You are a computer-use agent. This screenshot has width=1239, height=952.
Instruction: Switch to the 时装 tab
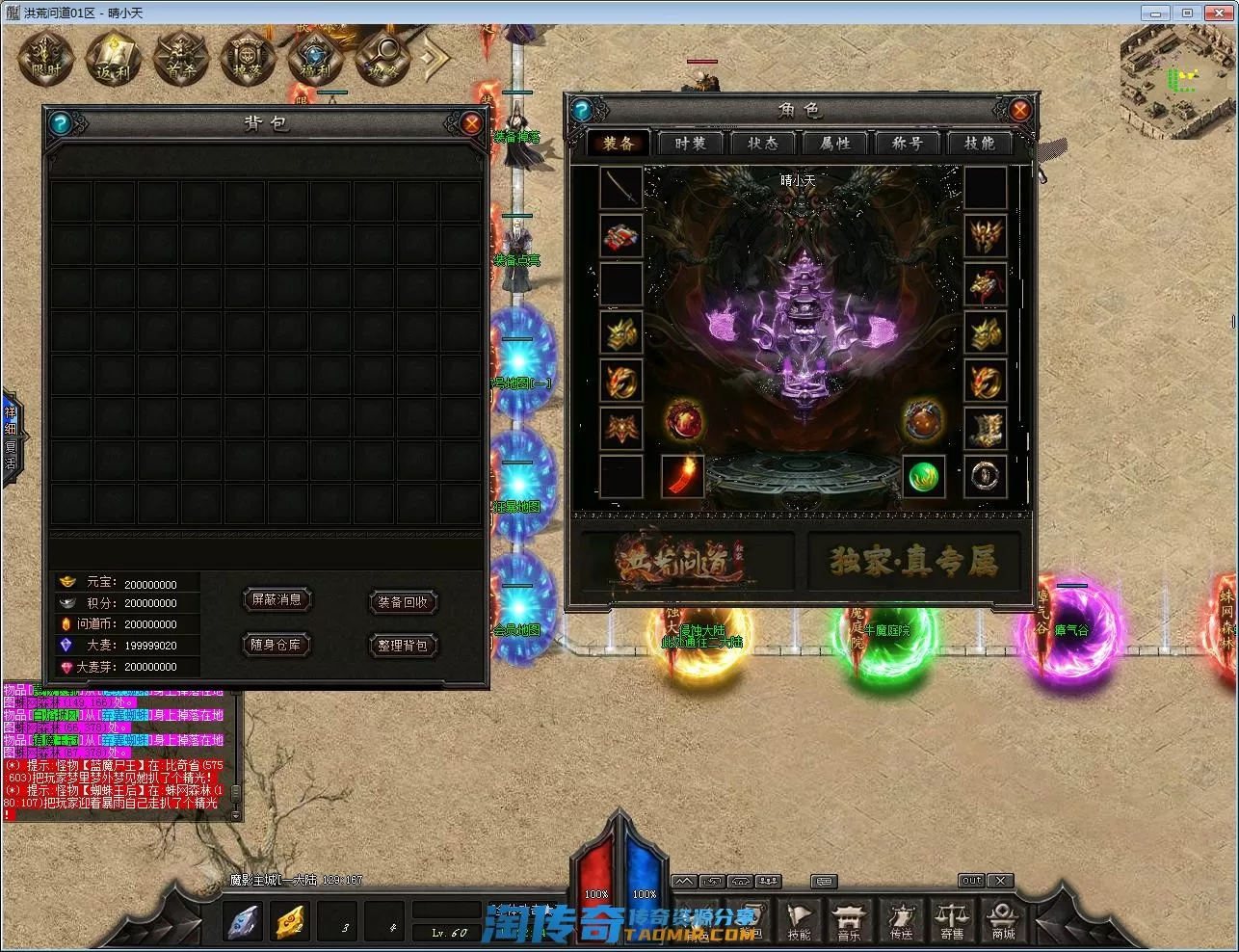[691, 144]
